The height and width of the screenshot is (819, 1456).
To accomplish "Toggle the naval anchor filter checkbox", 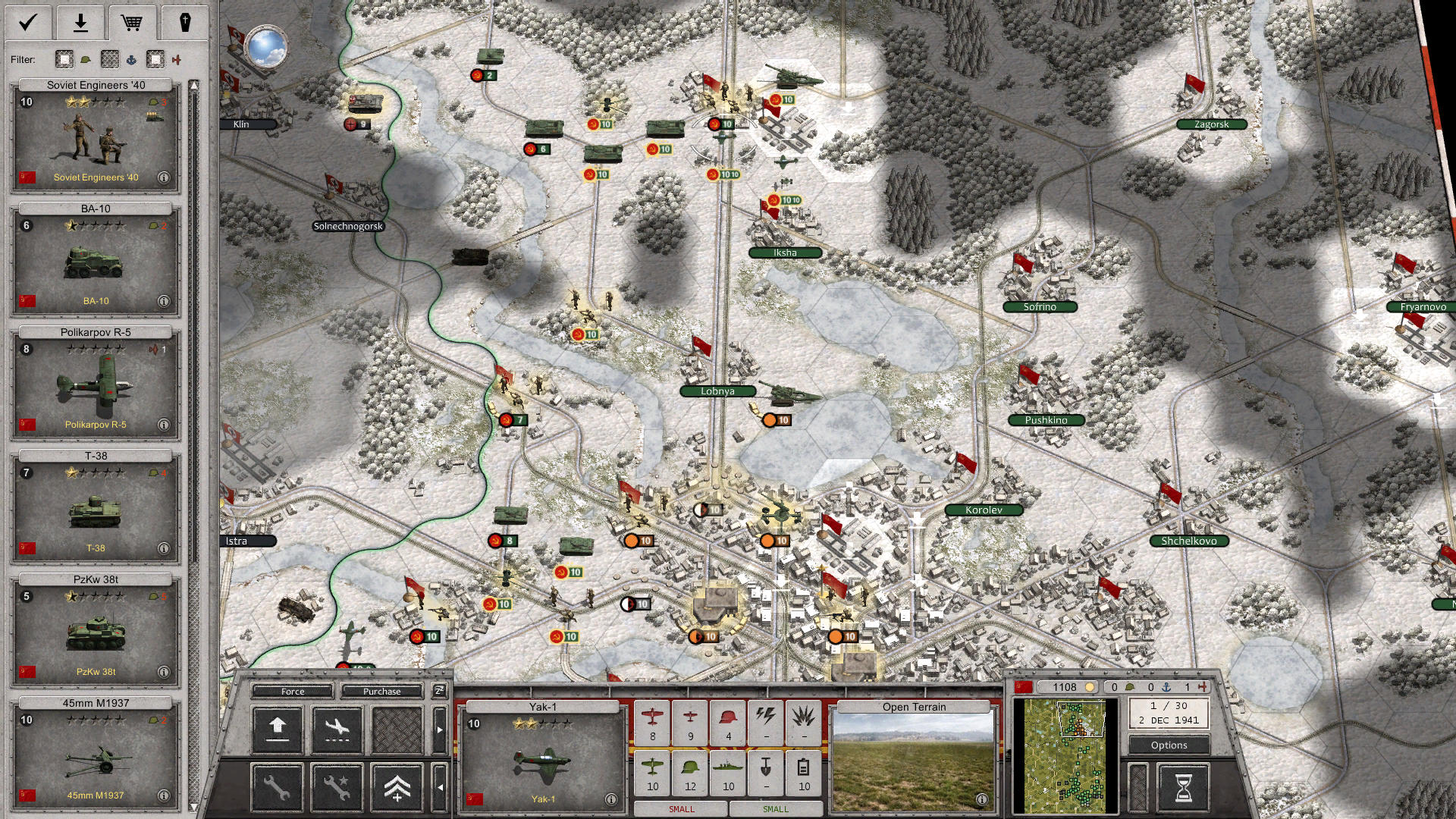I will 110,59.
